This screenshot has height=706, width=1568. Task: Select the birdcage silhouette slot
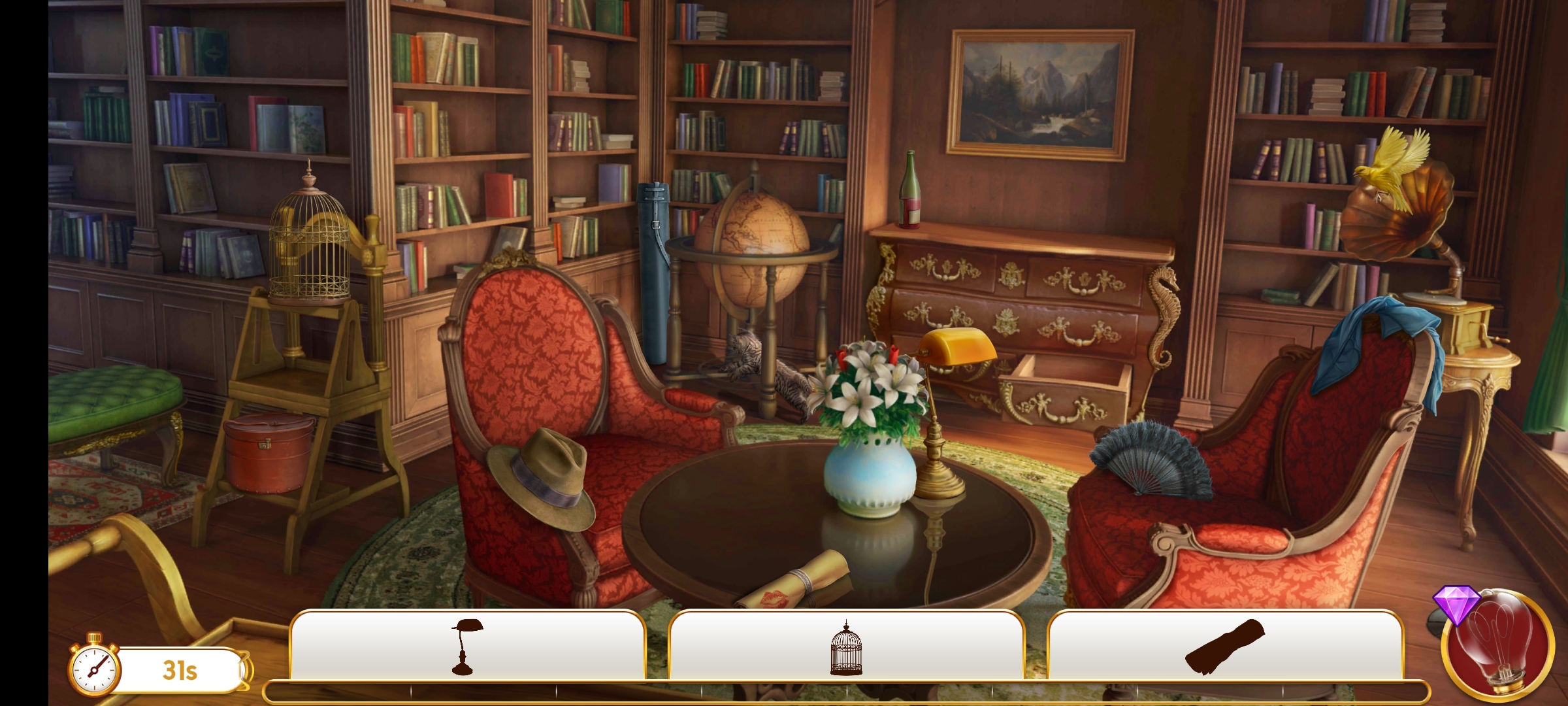click(846, 647)
